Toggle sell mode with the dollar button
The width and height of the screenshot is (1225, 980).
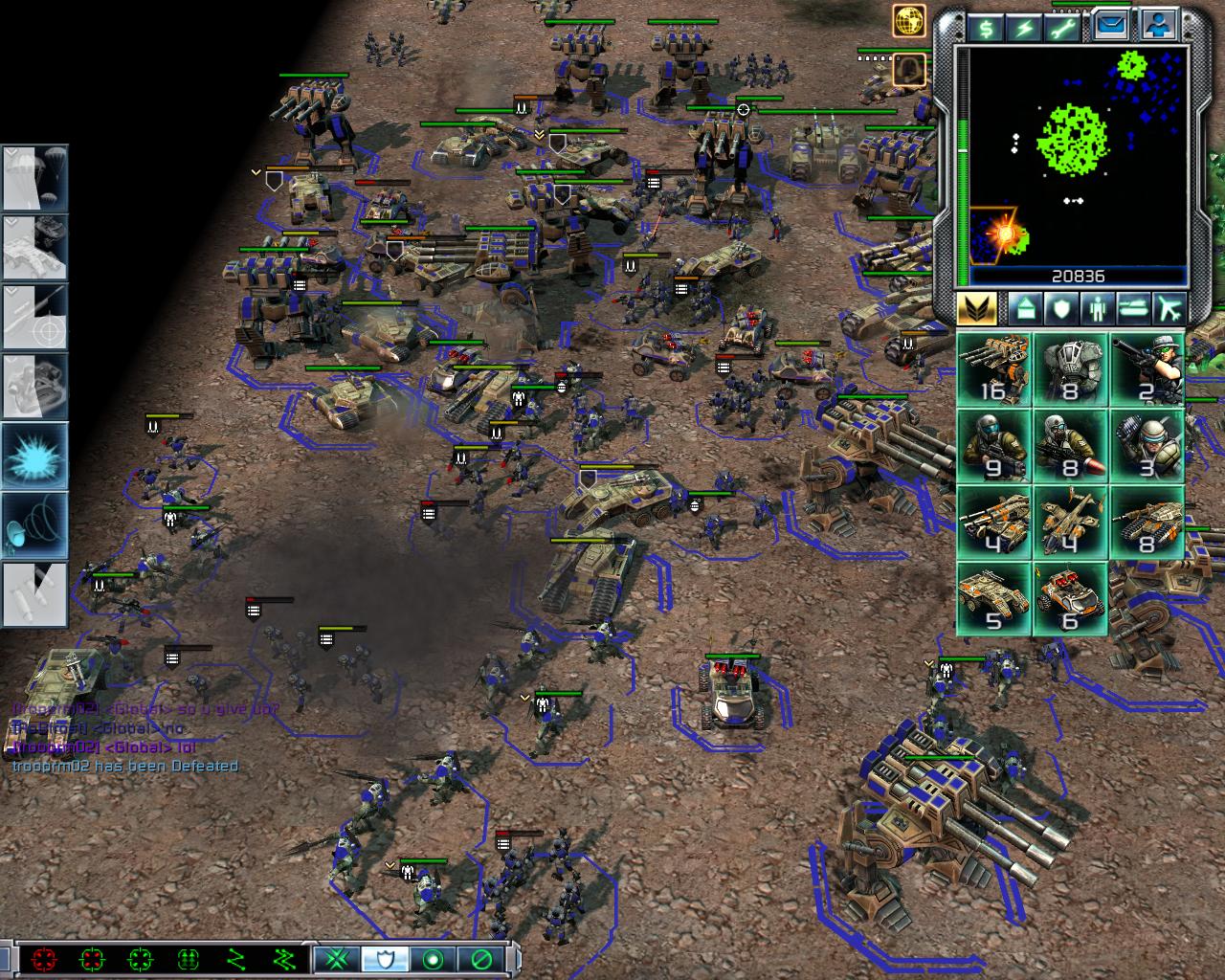tap(985, 29)
